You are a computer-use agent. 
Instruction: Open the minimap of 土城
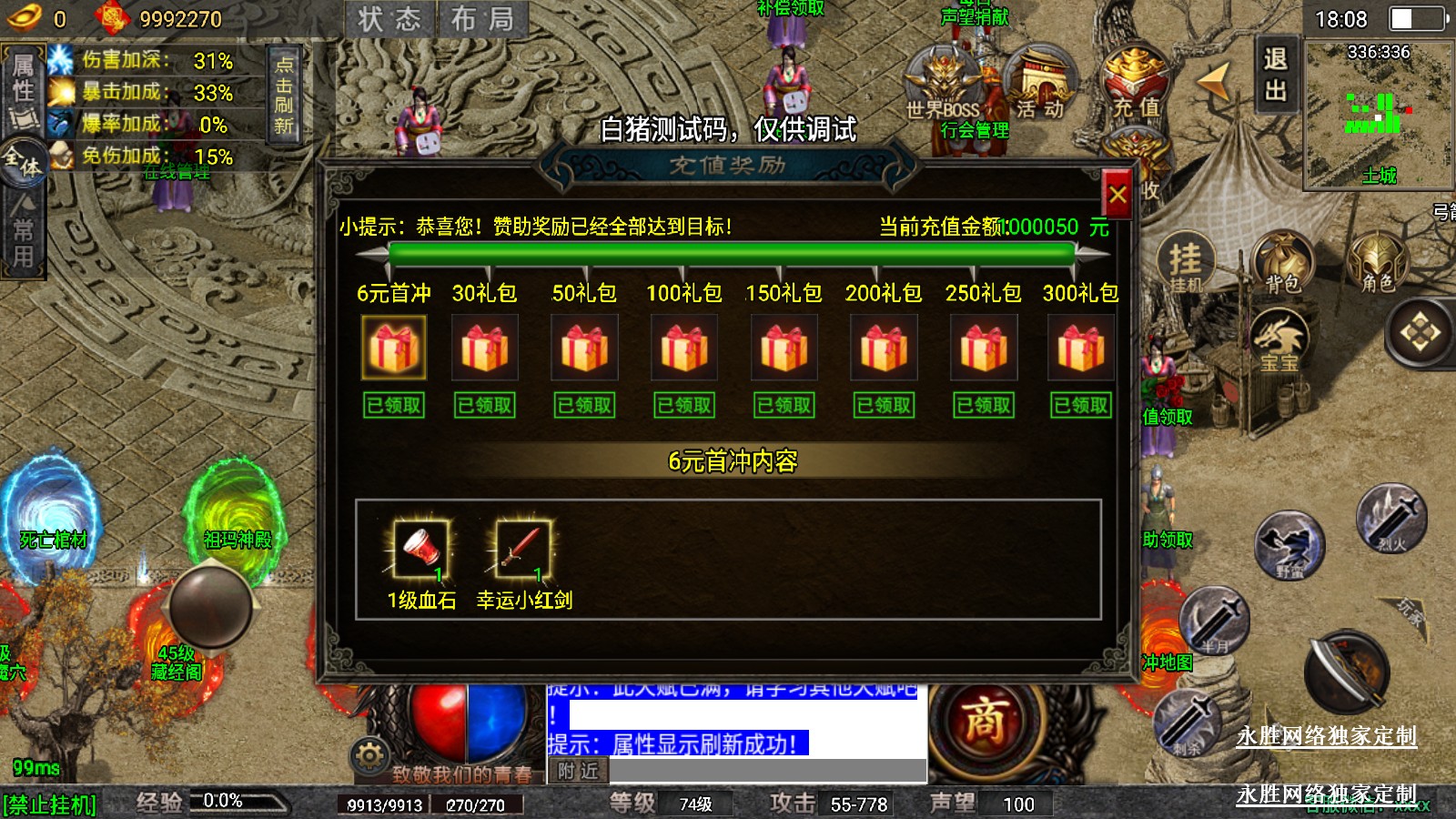[x=1378, y=114]
